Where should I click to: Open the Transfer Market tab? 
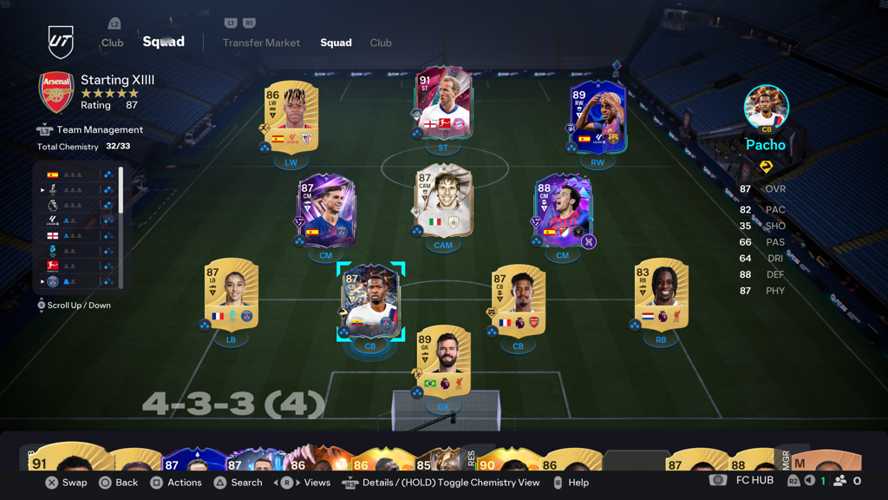tap(261, 43)
